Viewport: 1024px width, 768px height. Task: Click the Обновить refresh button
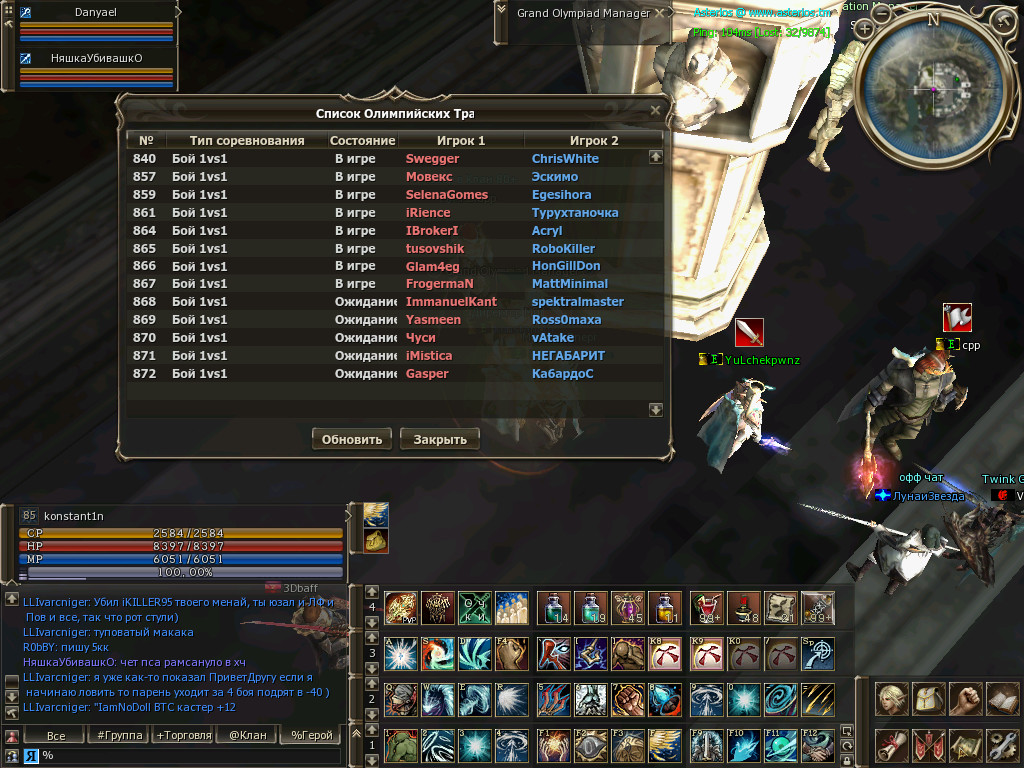coord(352,439)
